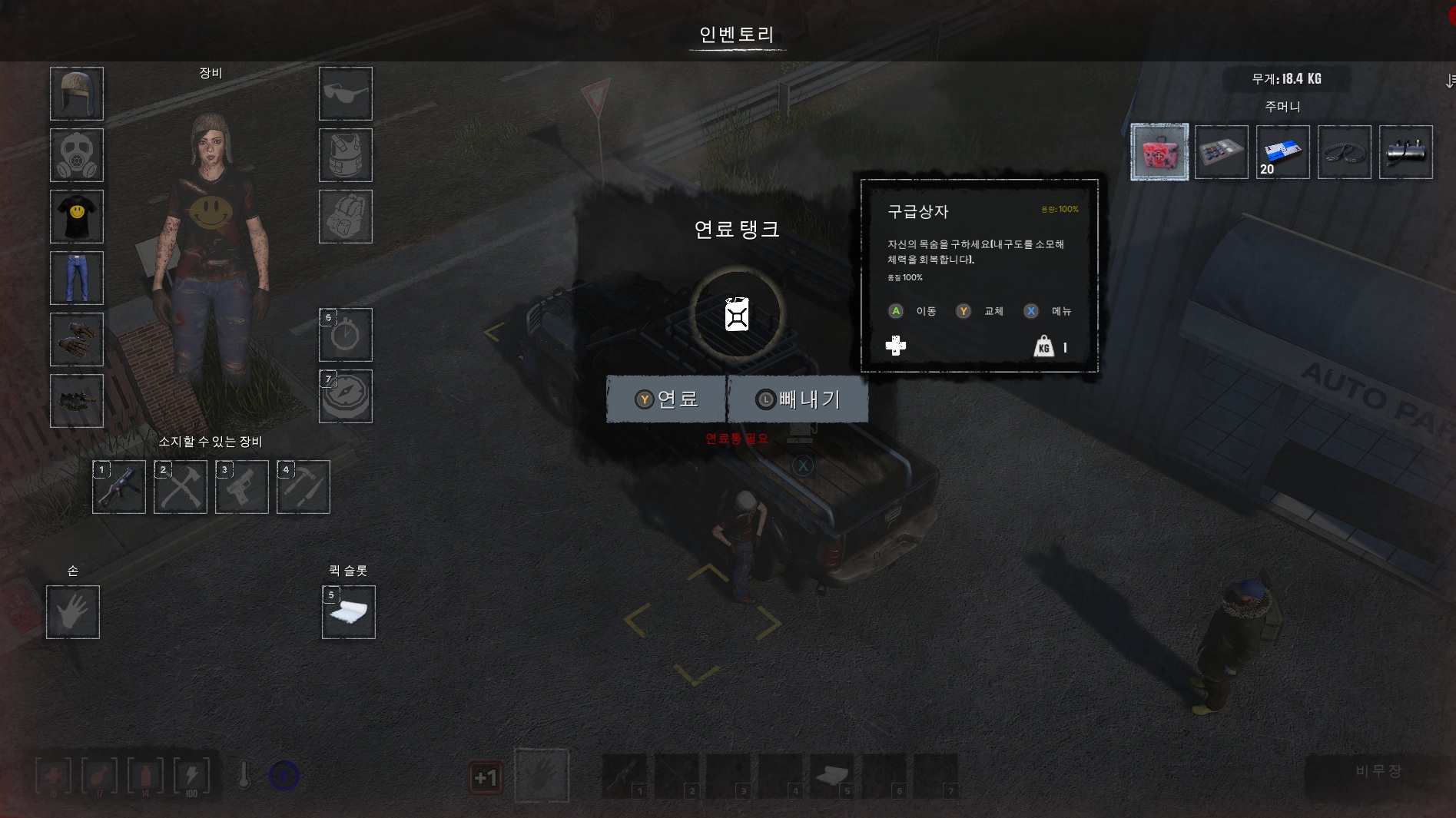Click the backpack equipment slot
The height and width of the screenshot is (818, 1456).
(346, 217)
